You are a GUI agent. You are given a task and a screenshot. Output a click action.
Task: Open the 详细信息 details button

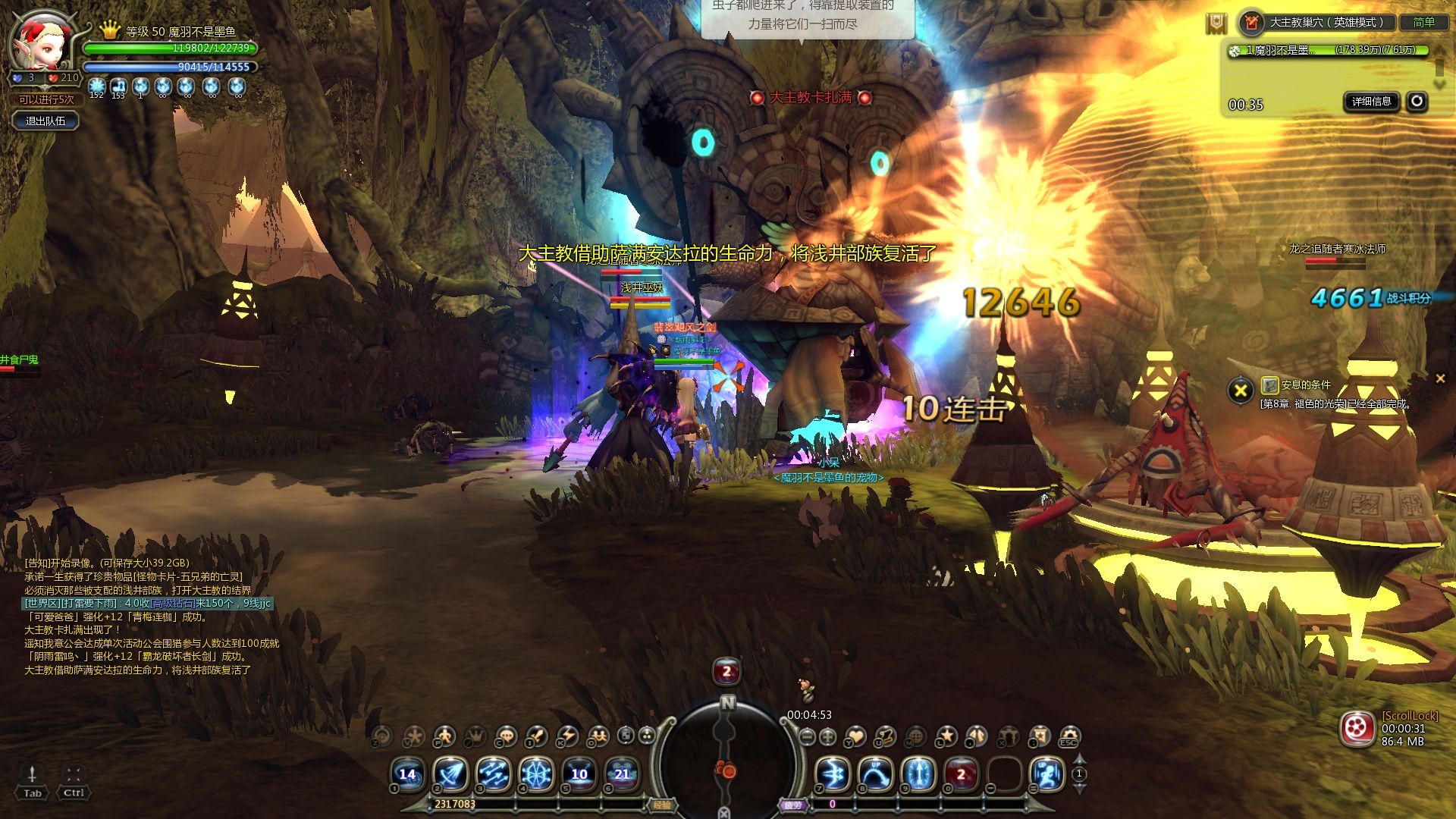[1372, 102]
